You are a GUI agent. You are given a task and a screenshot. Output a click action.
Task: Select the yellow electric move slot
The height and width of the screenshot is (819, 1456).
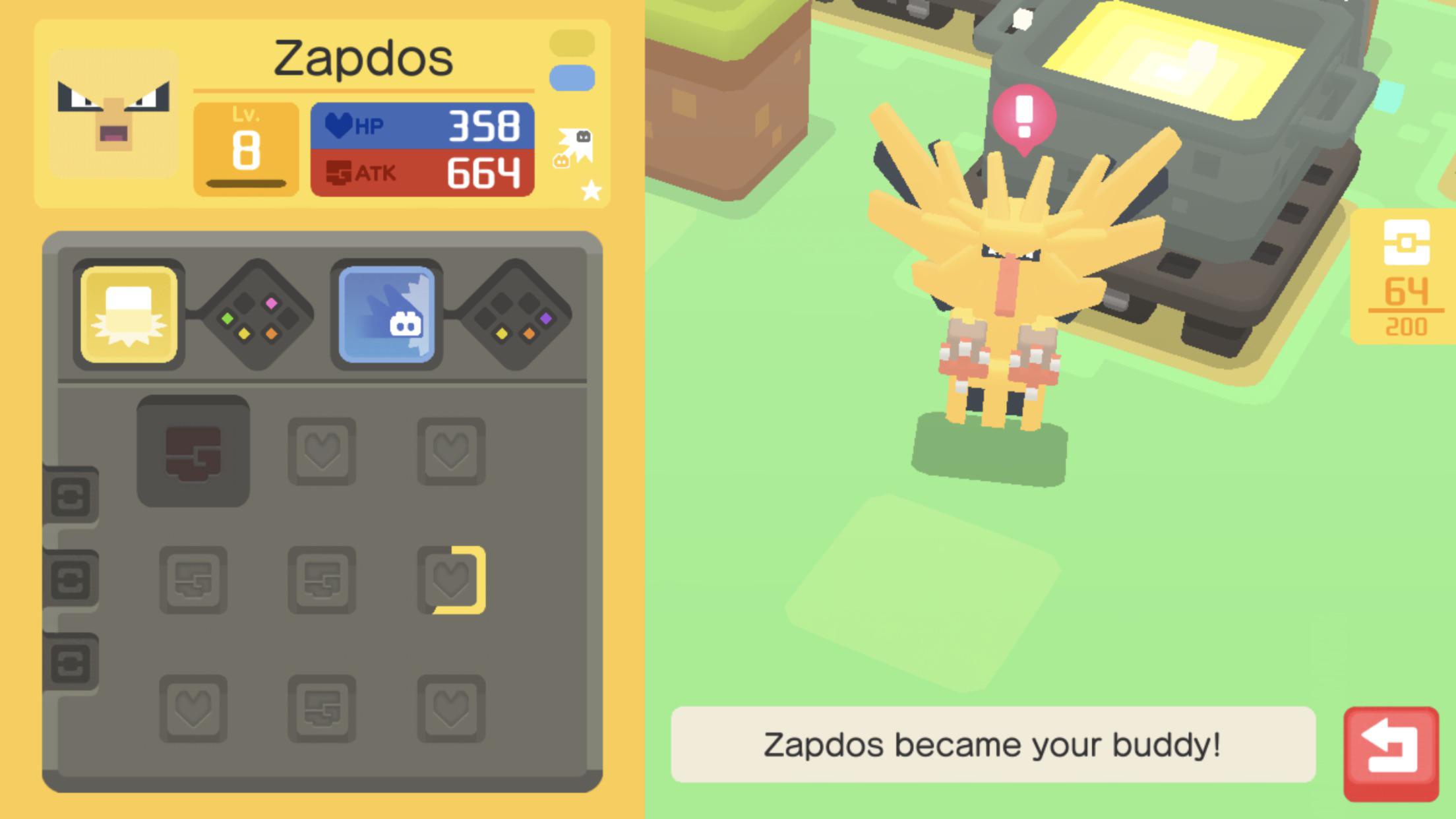coord(129,315)
